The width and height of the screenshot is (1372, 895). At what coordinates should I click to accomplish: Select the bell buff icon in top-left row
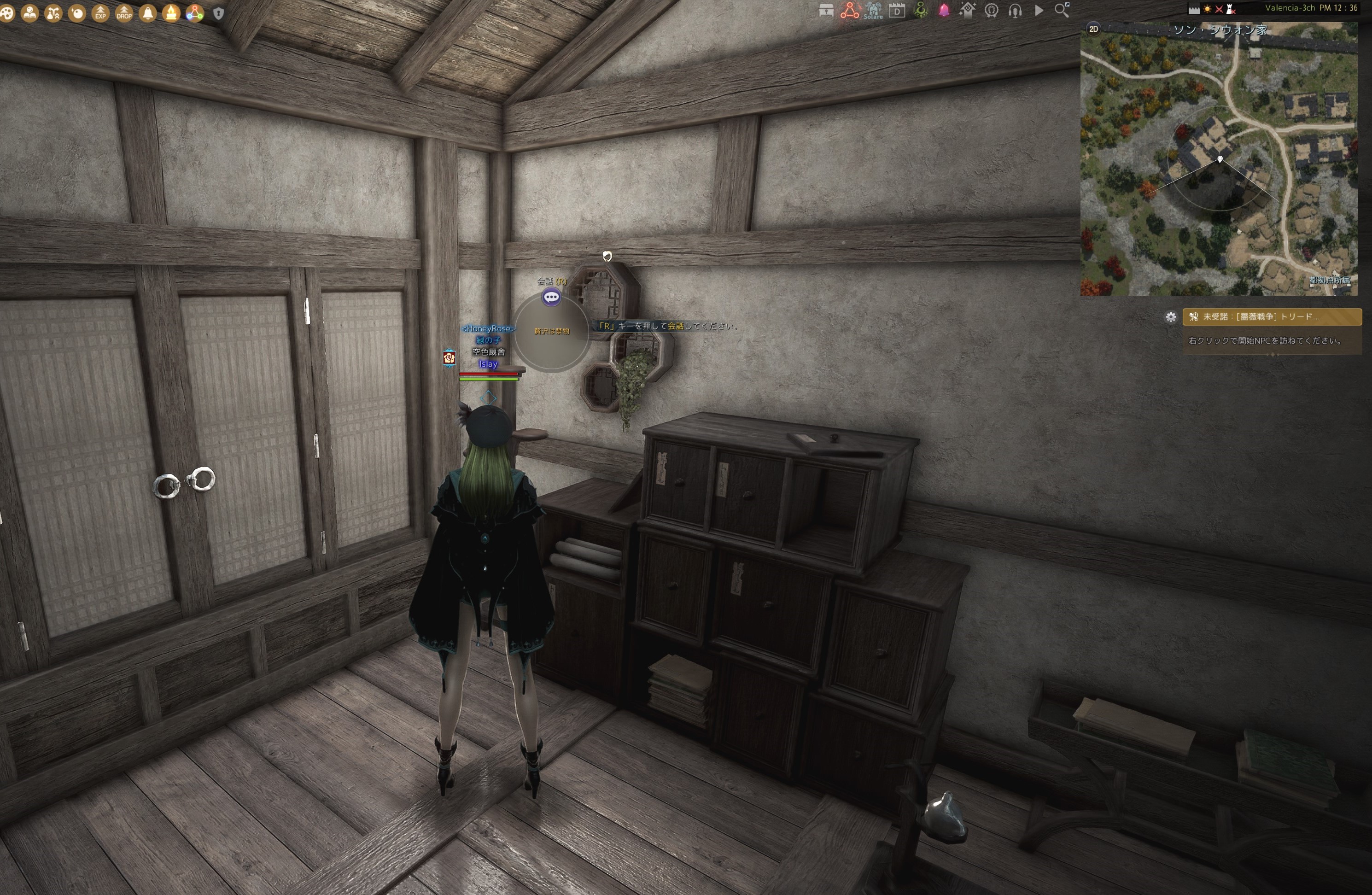(147, 13)
